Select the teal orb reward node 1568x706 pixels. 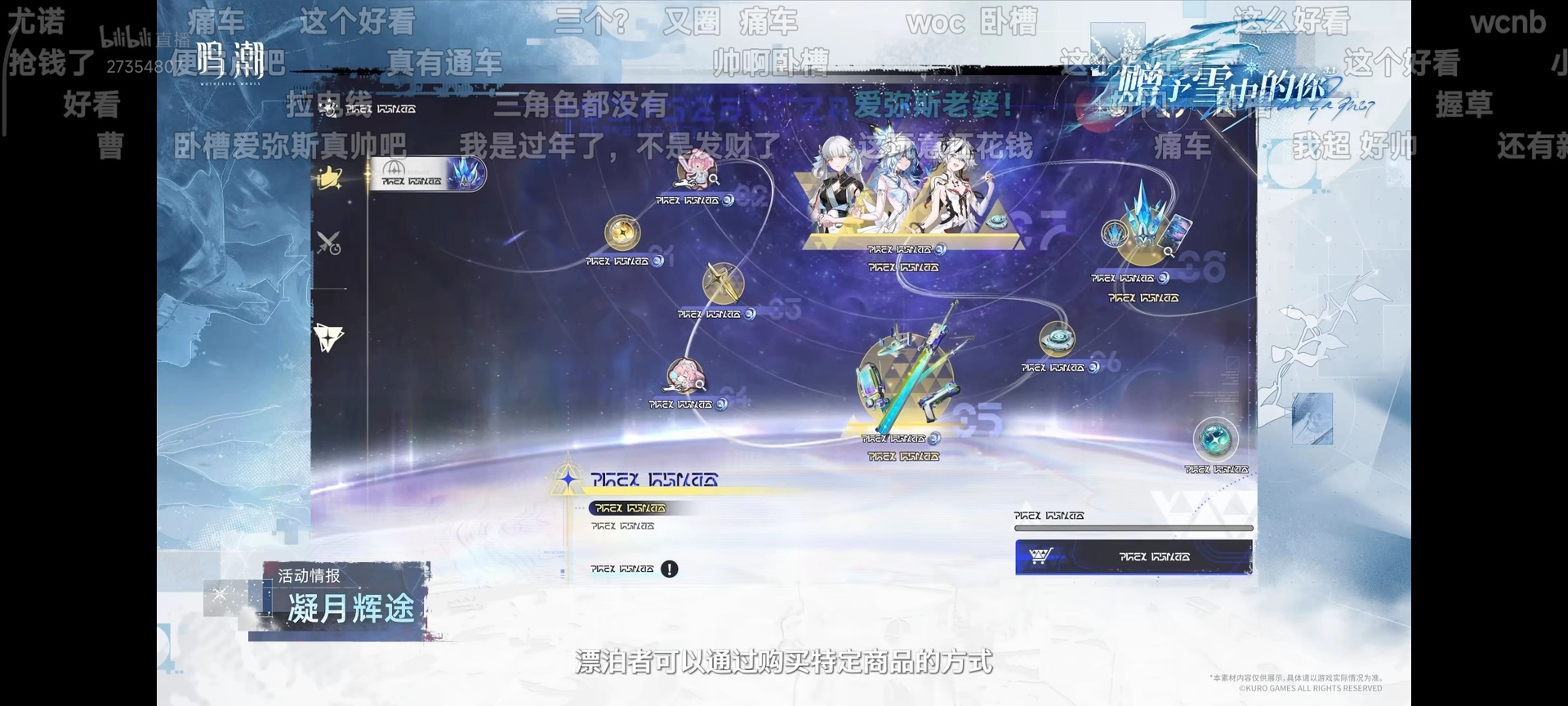1215,439
